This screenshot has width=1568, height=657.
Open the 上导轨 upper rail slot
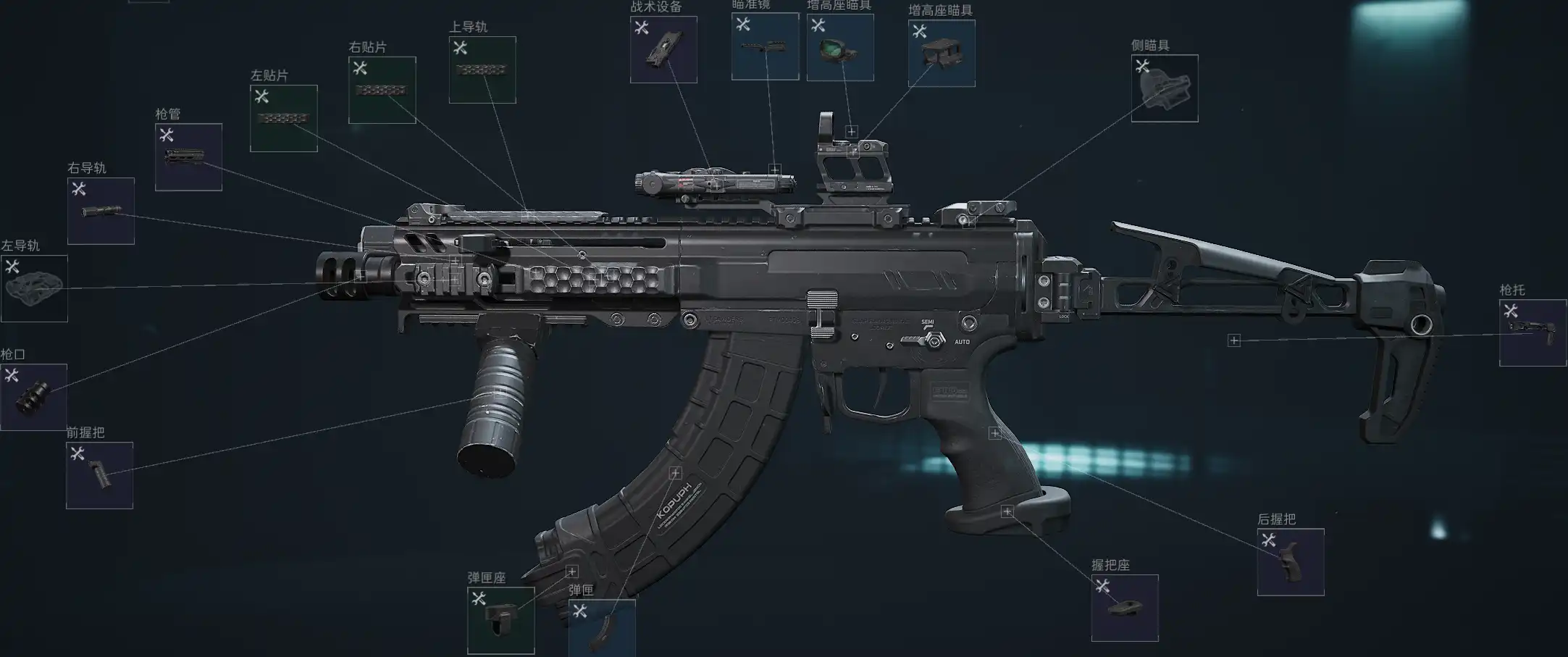click(482, 70)
